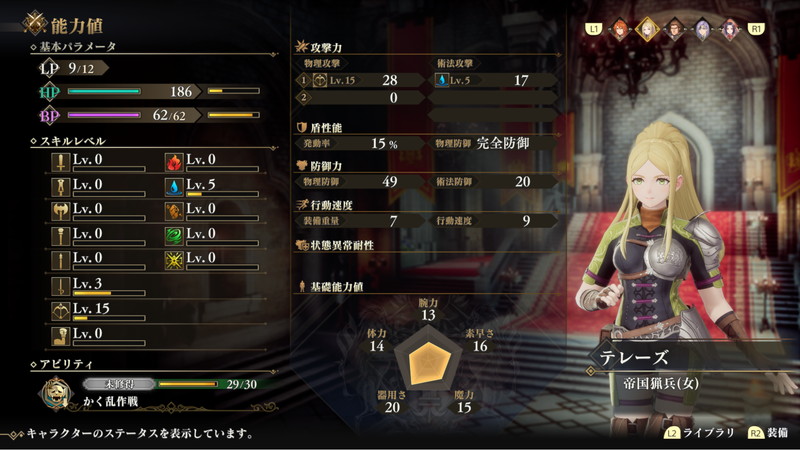Switch to the brown-haired male portrait
The image size is (800, 450).
(x=675, y=28)
